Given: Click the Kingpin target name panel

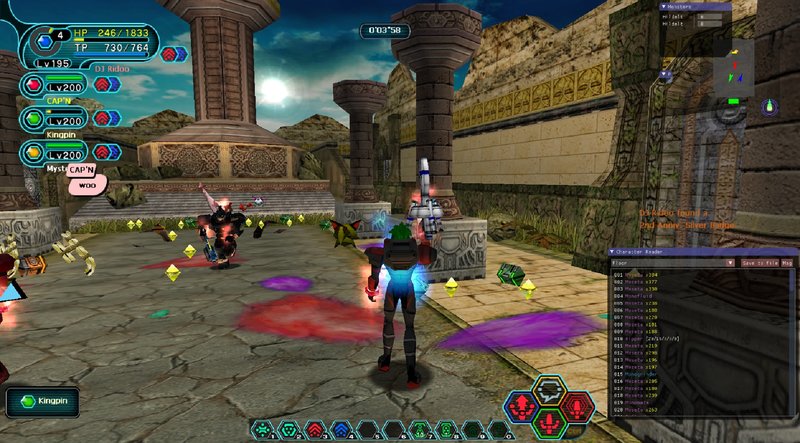Looking at the screenshot, I should pyautogui.click(x=42, y=402).
